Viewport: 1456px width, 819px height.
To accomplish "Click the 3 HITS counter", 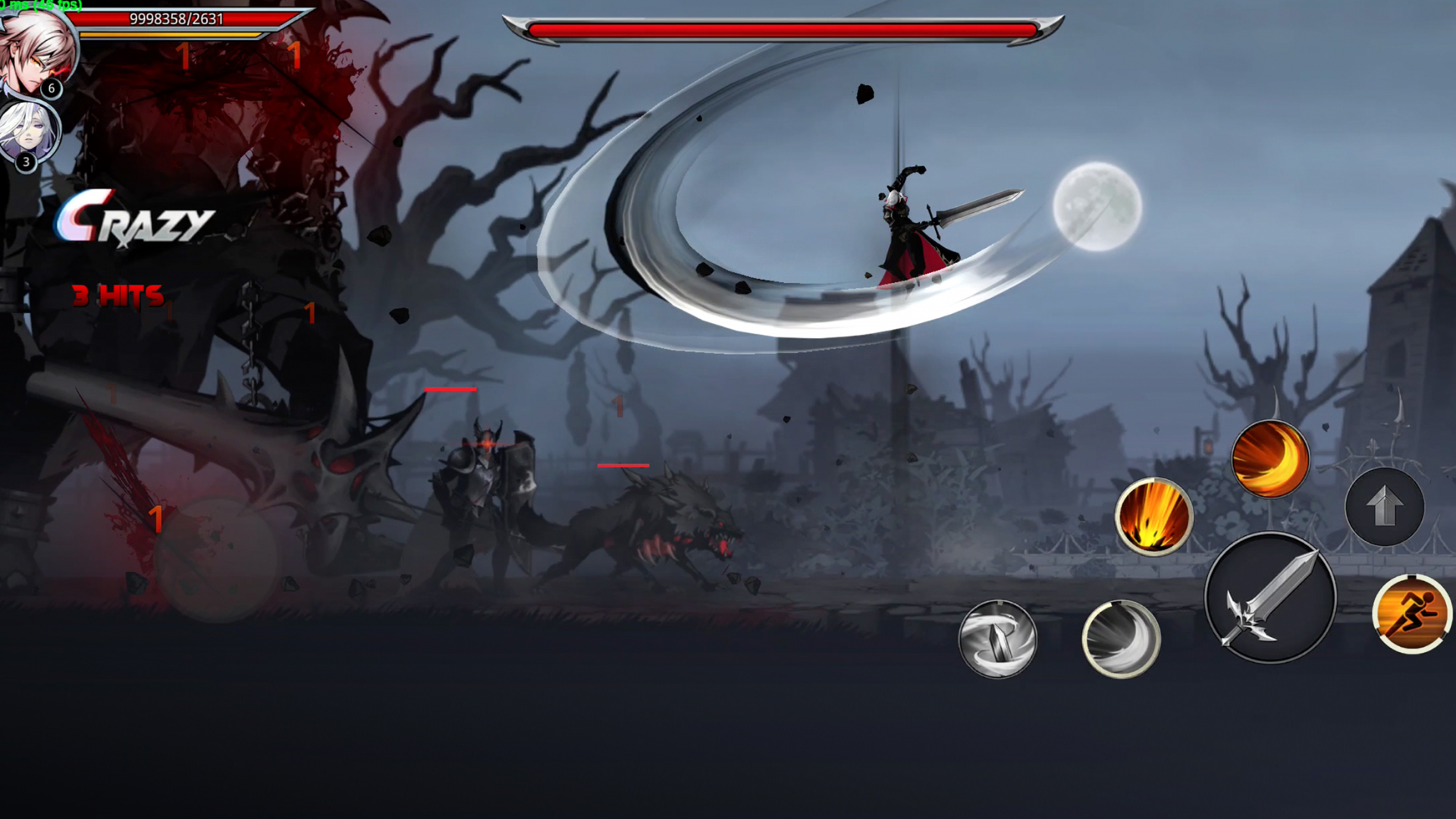I will (117, 296).
